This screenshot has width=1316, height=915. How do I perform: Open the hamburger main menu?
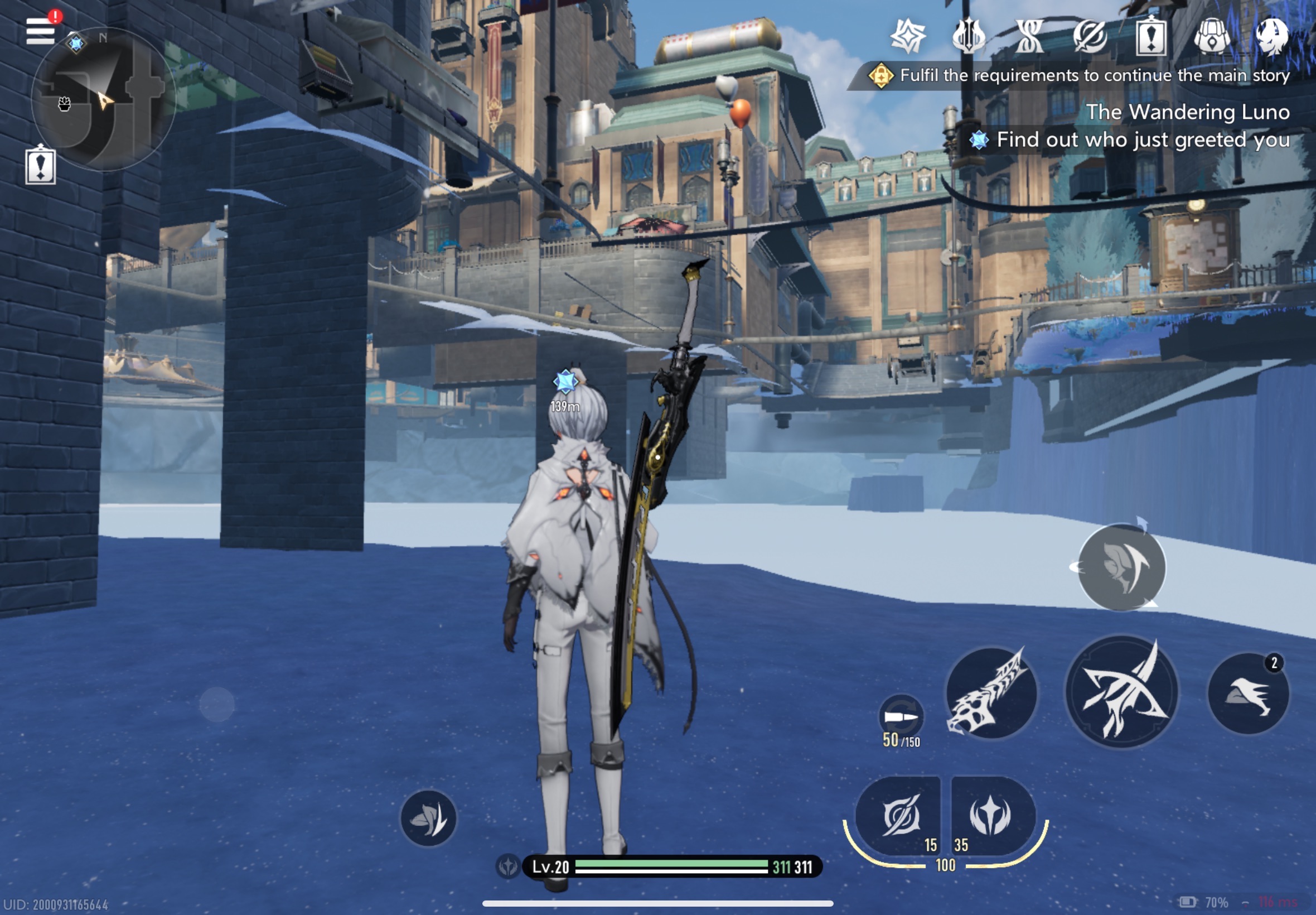[x=40, y=31]
